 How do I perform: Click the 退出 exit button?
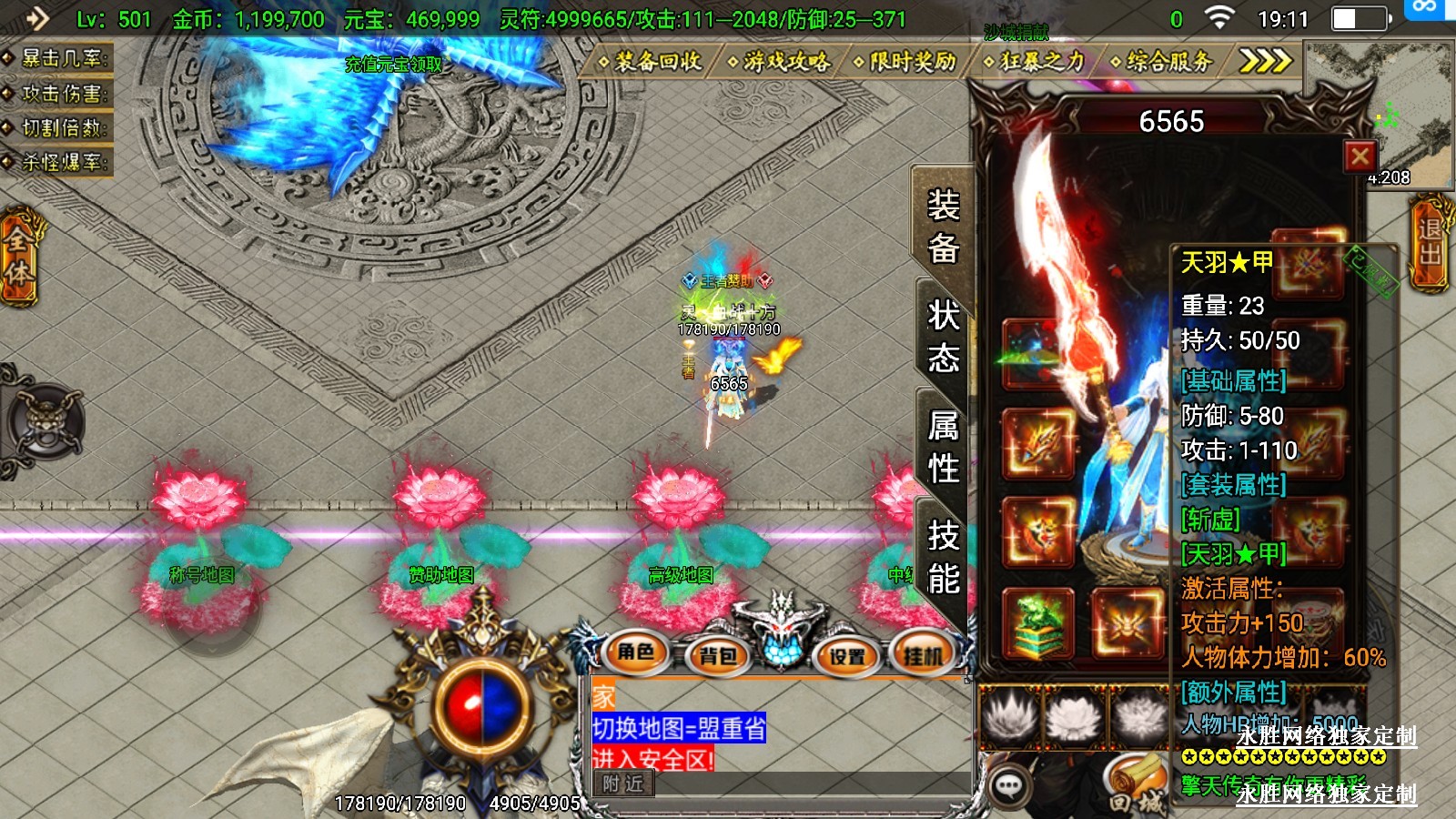[x=1430, y=242]
